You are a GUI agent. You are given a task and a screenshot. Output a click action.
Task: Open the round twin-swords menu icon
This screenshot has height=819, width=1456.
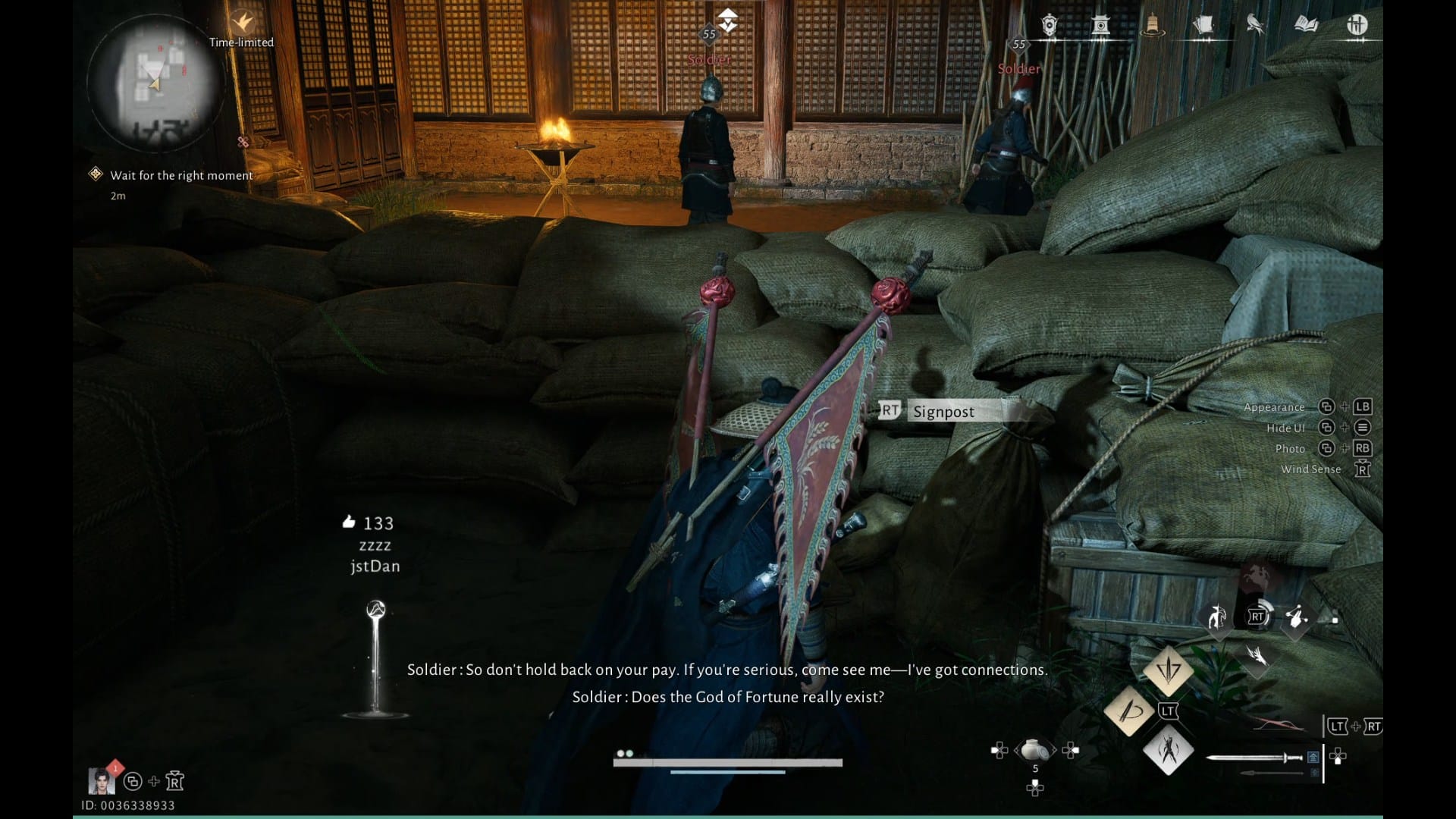[x=1357, y=26]
